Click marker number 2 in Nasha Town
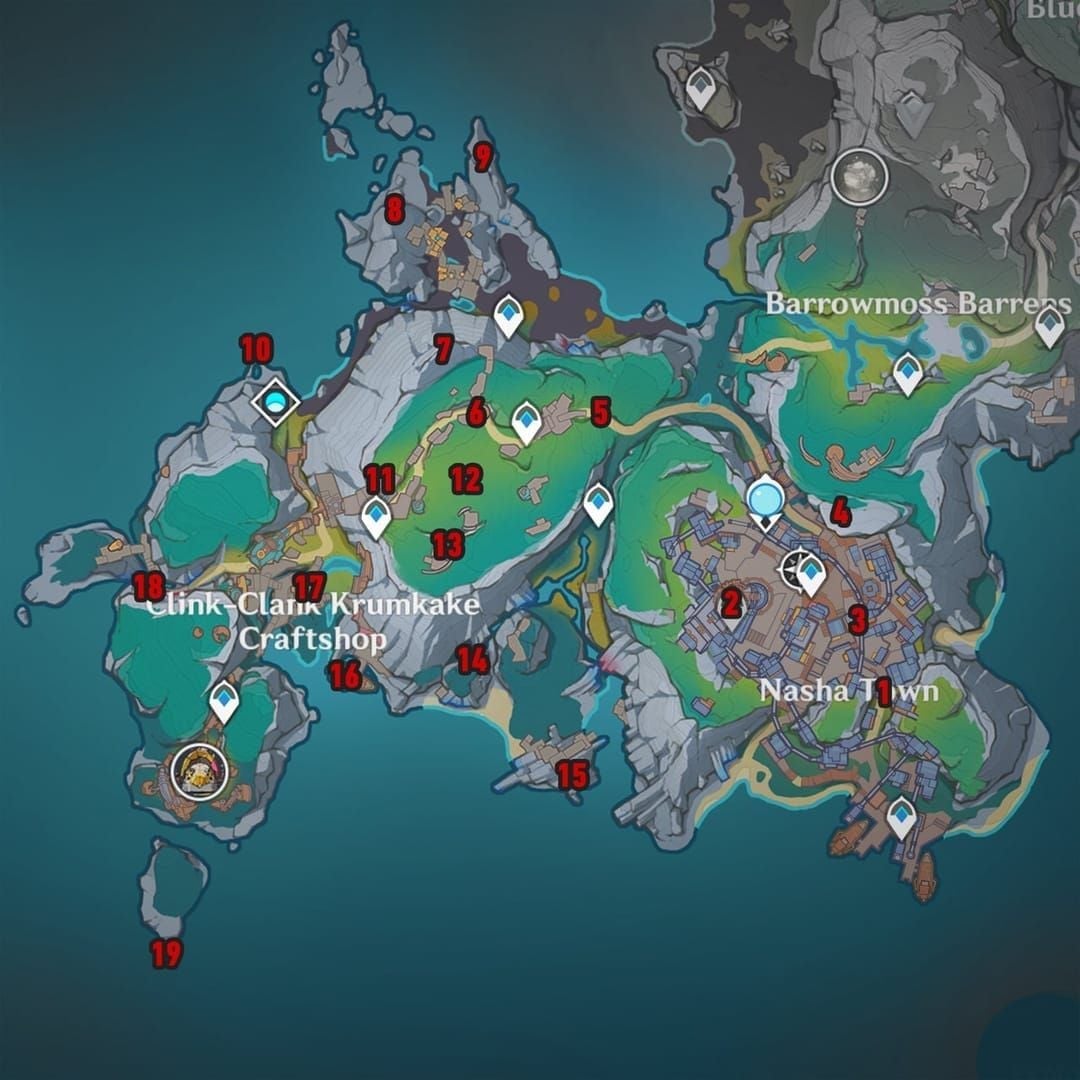This screenshot has height=1080, width=1080. click(x=731, y=602)
